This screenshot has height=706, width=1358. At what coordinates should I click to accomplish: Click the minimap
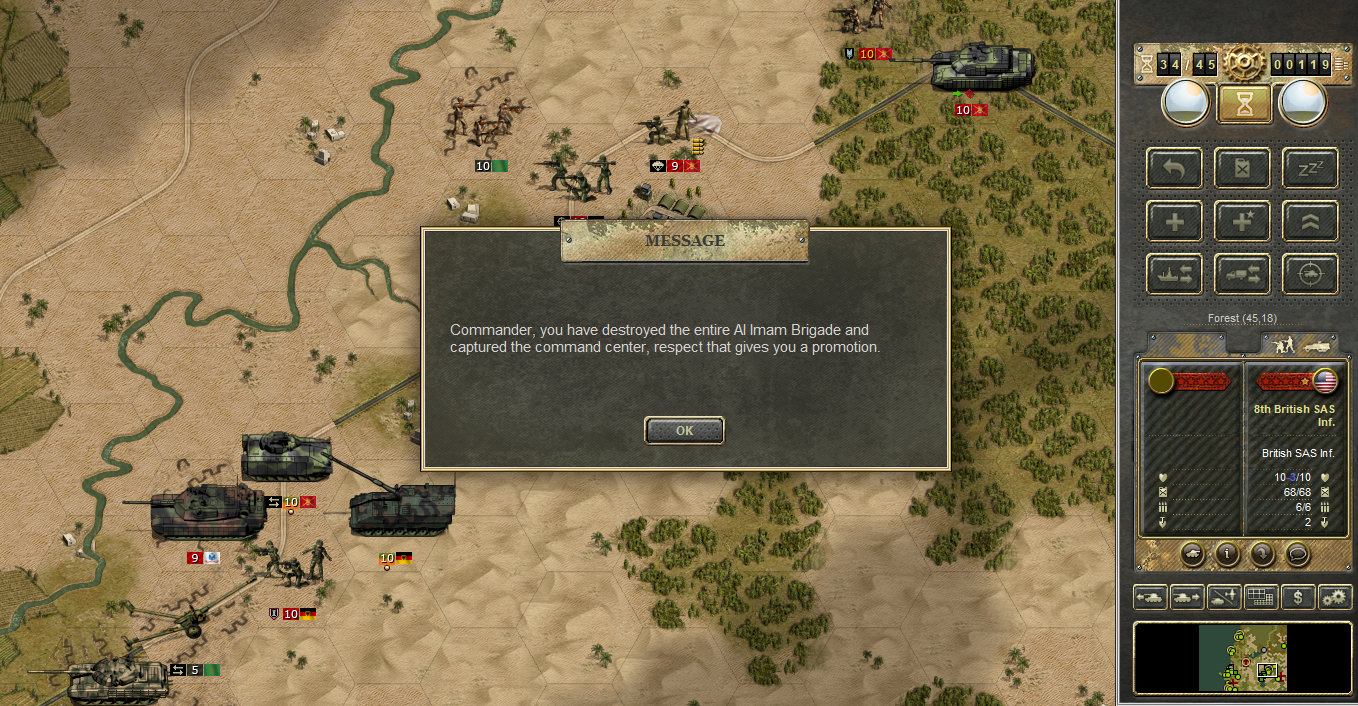(x=1243, y=658)
